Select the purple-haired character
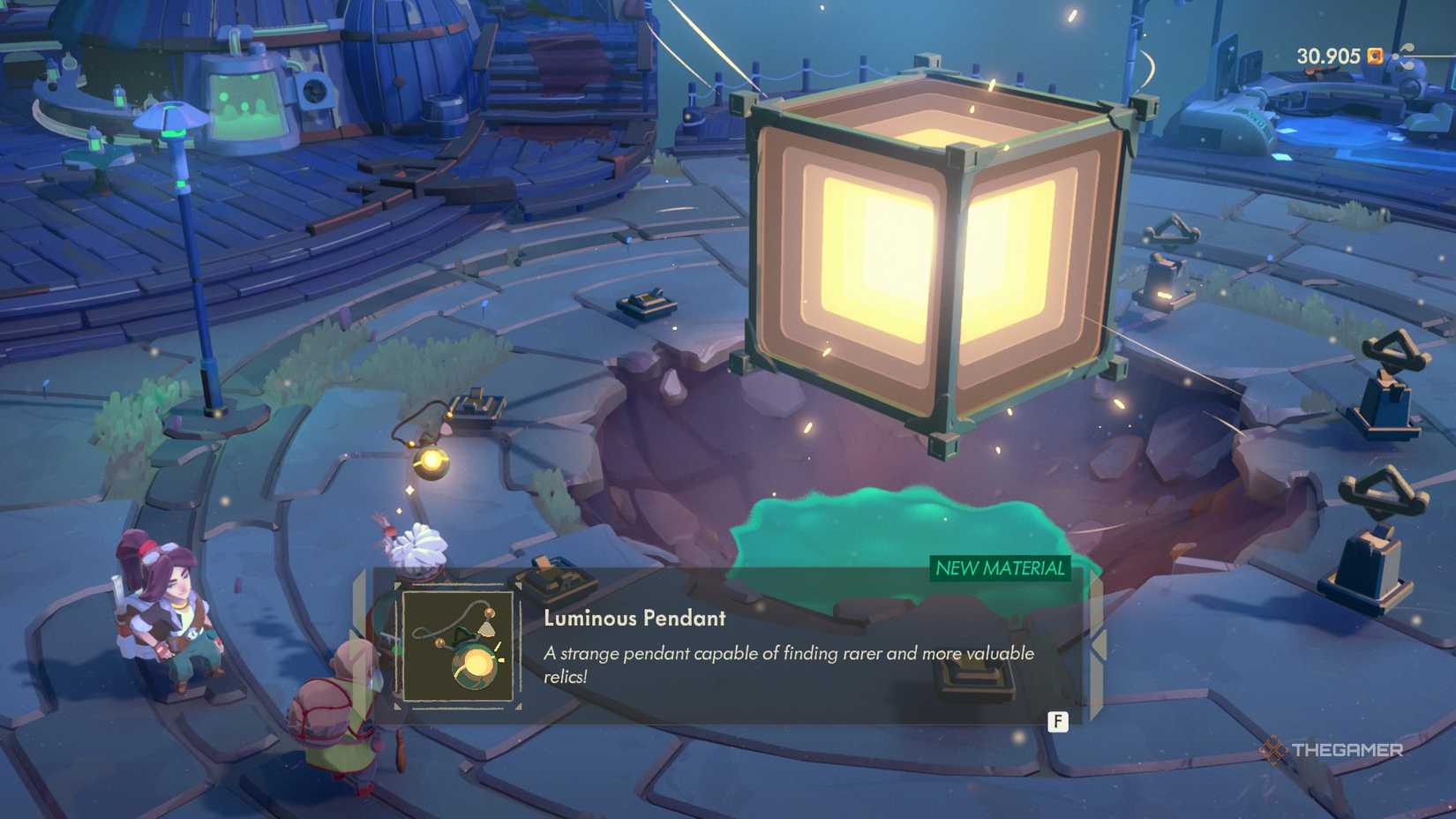1456x819 pixels. click(x=168, y=609)
